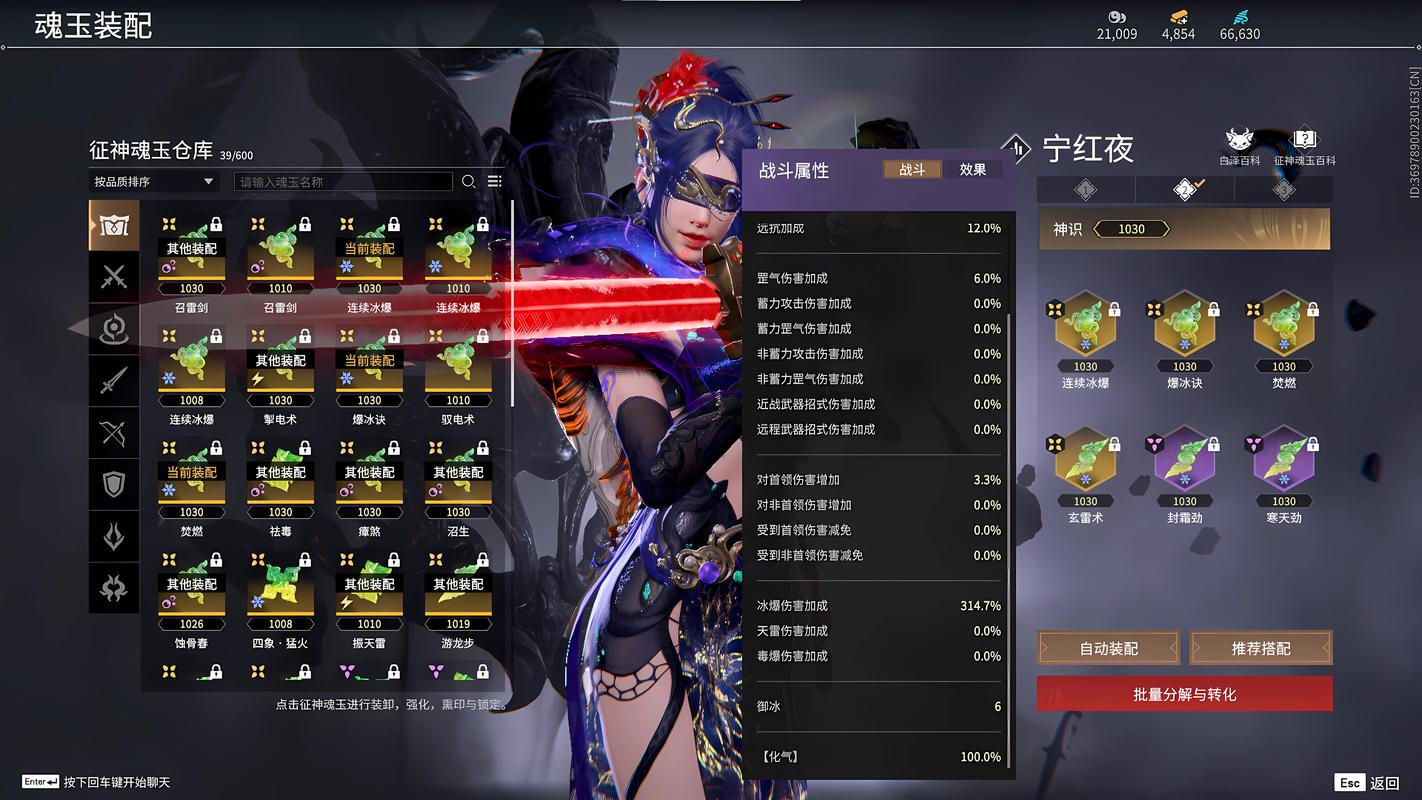Choose the shield category tab
Screen dimensions: 1422x800
114,485
